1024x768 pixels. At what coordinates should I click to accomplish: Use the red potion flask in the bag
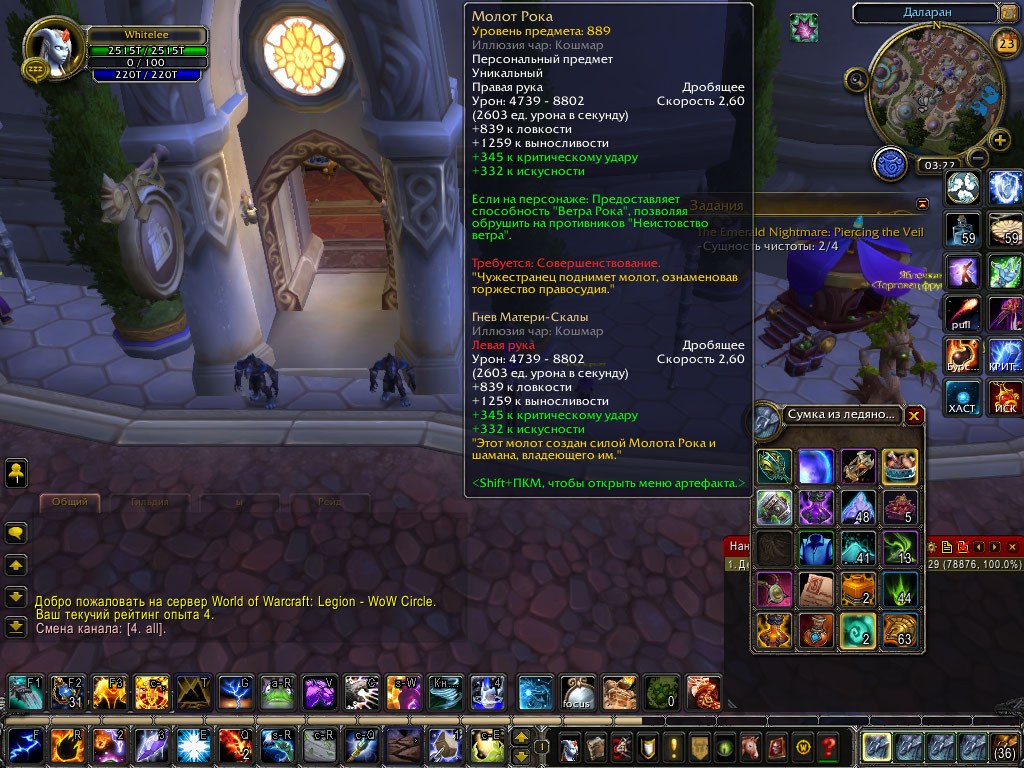click(816, 632)
